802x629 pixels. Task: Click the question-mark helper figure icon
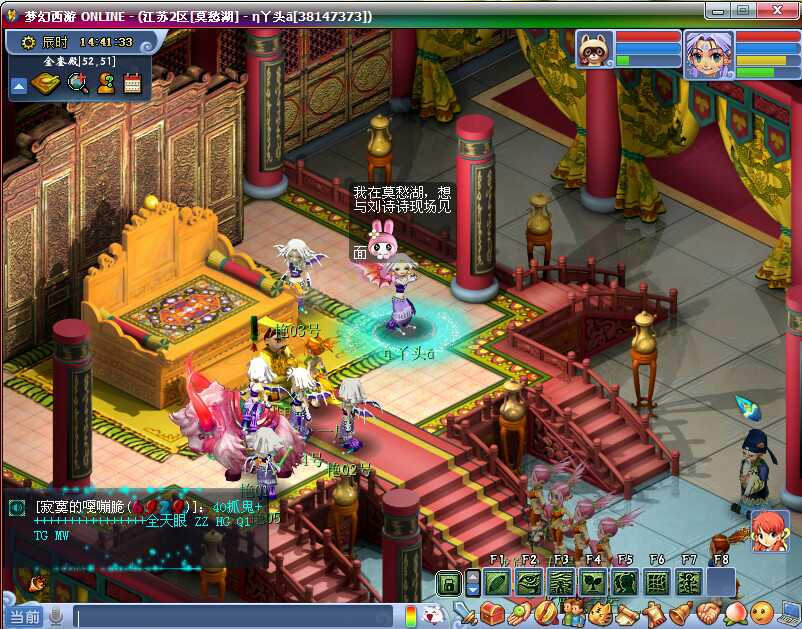coord(105,84)
